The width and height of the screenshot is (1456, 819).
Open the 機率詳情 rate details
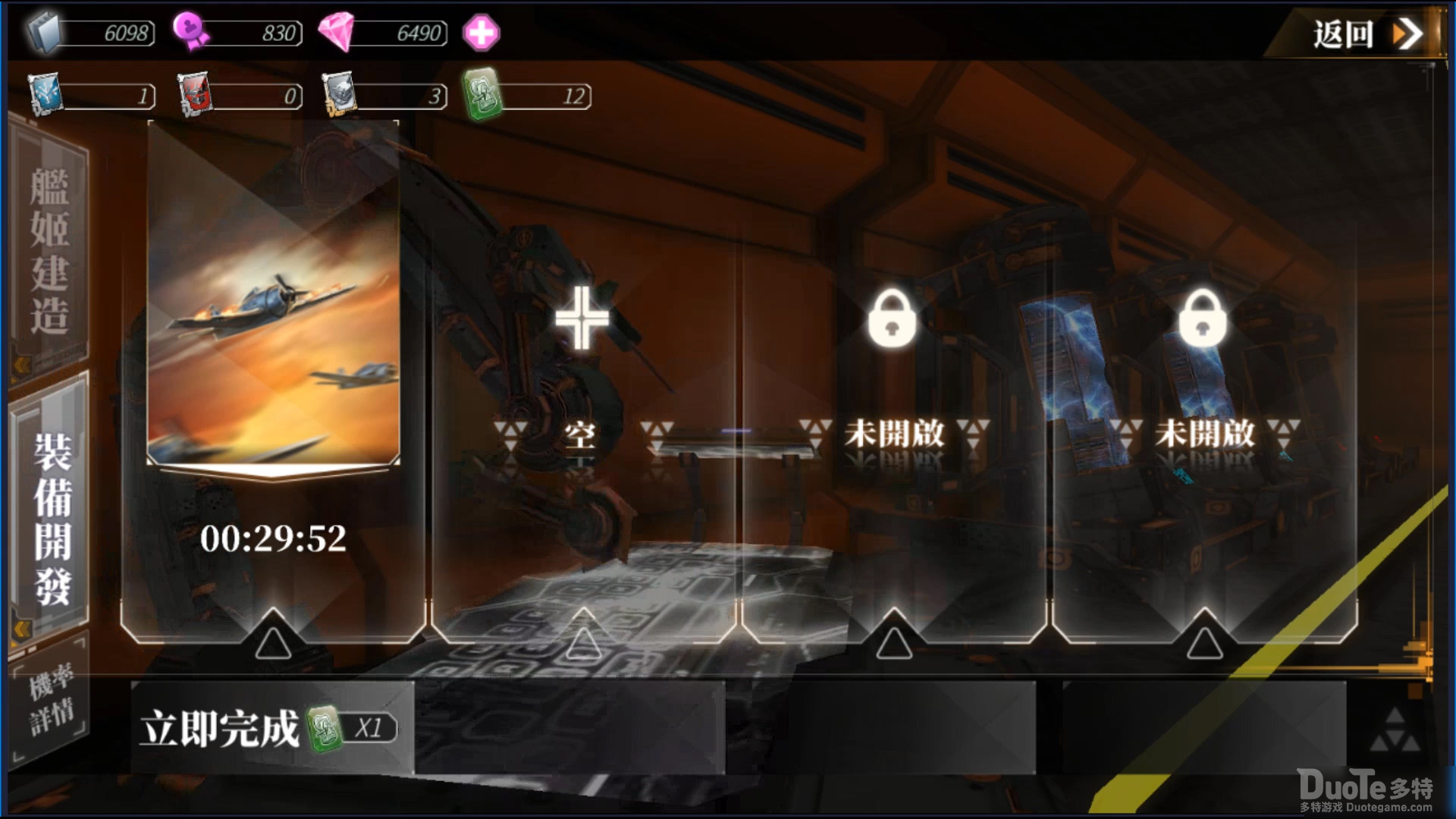(x=52, y=699)
